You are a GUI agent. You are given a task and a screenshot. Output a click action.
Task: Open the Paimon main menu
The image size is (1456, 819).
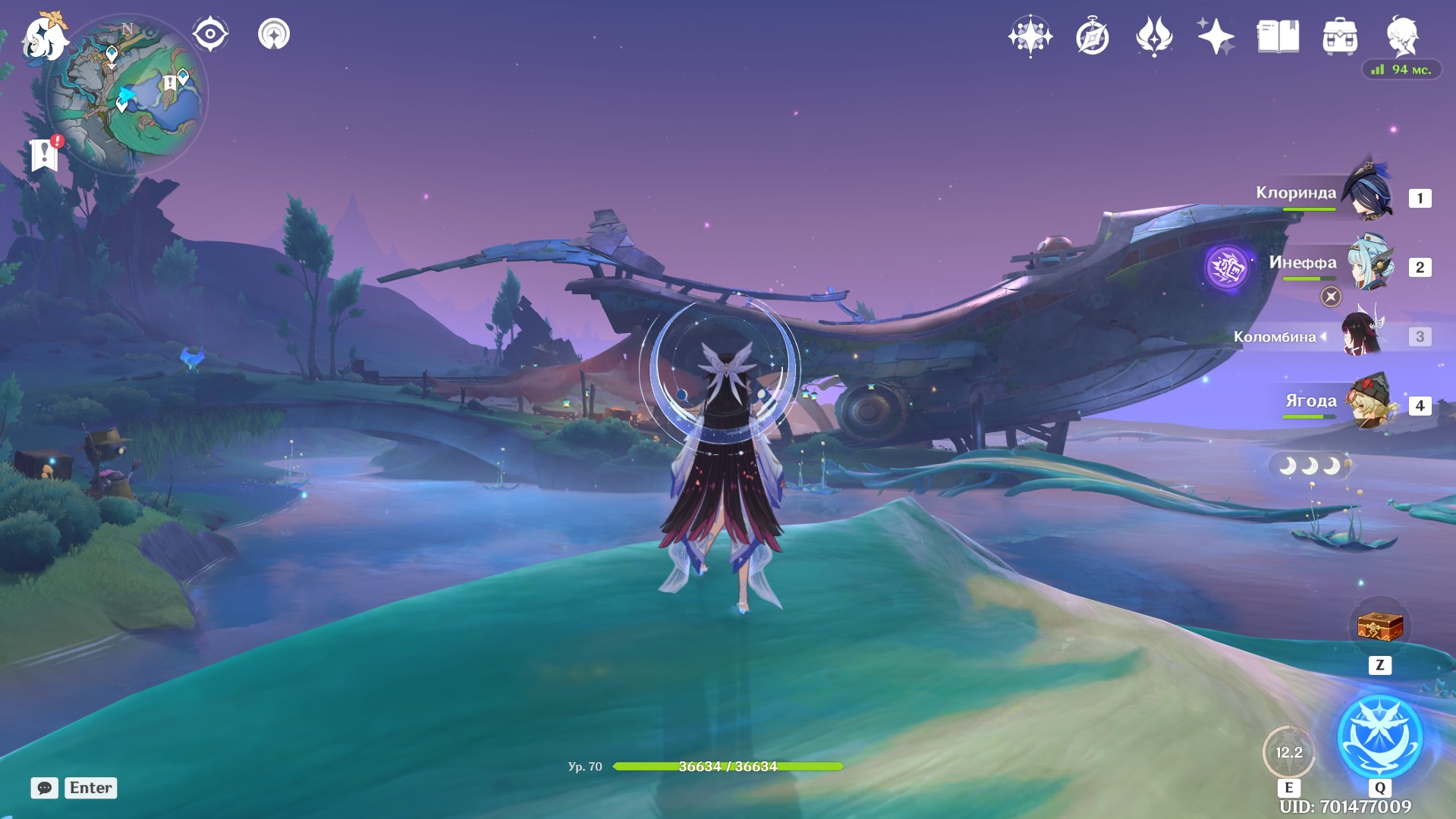point(44,36)
